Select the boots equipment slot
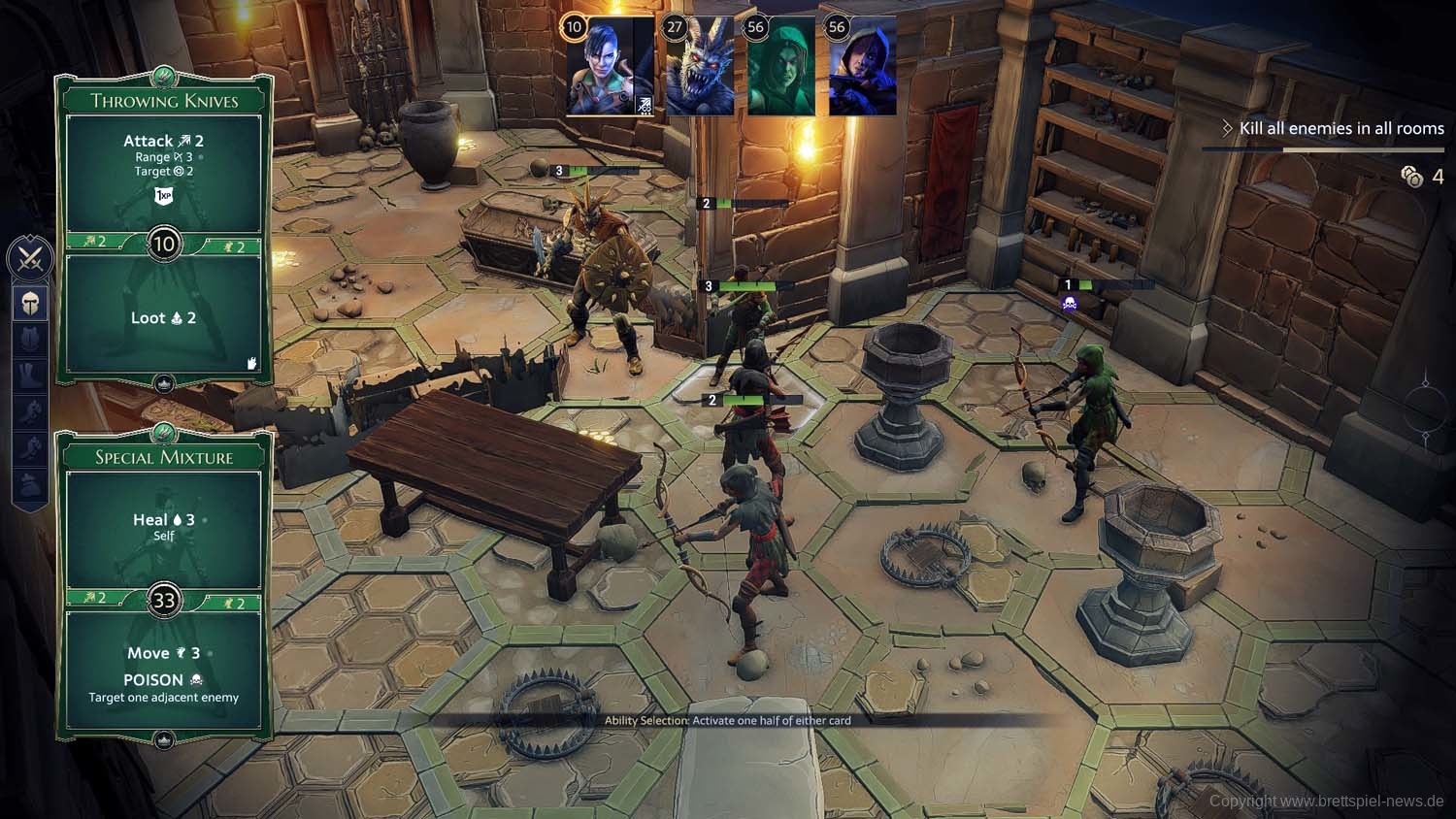Viewport: 1456px width, 819px height. pos(30,376)
